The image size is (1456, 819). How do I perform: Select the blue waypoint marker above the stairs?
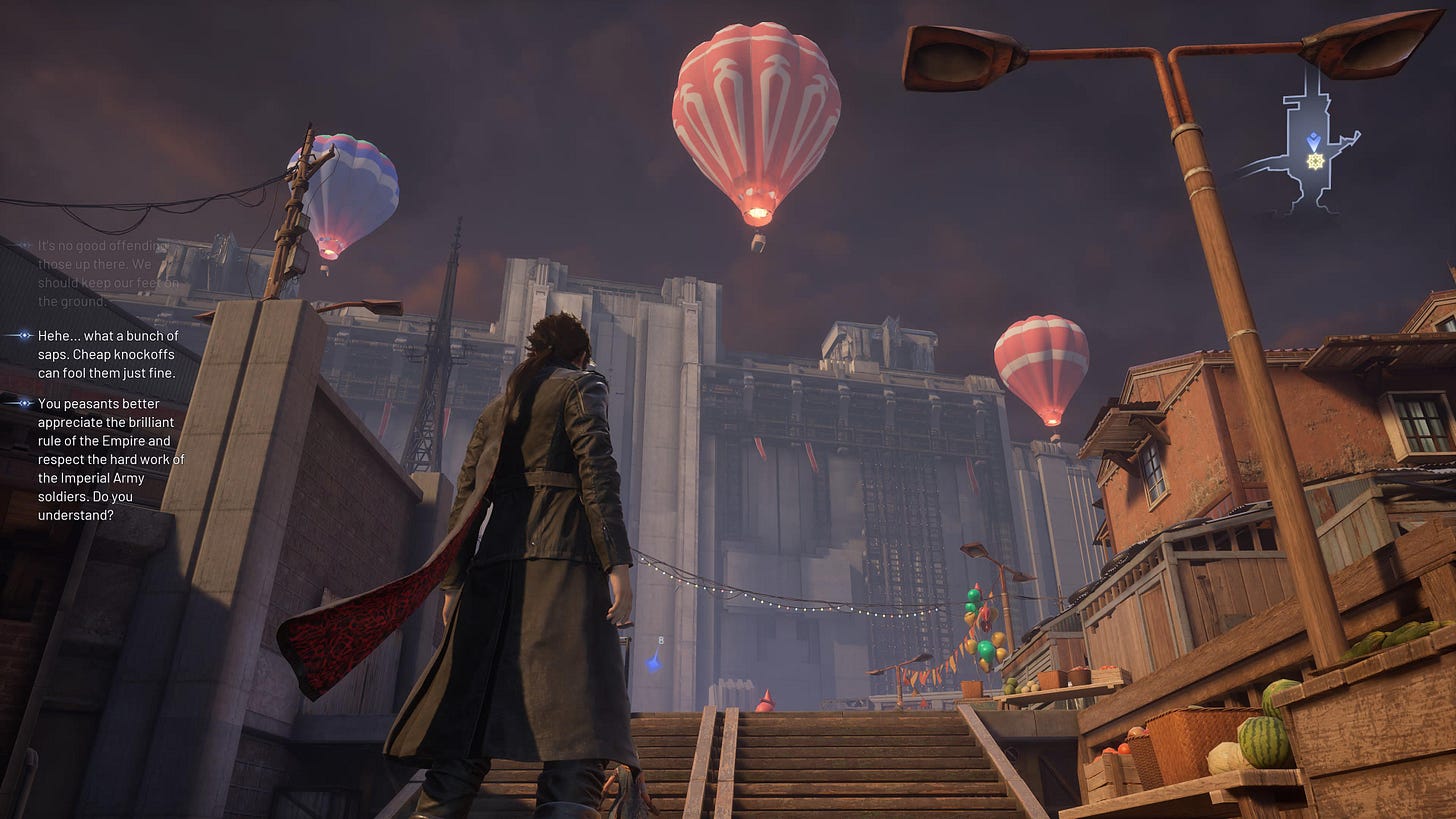[x=653, y=661]
